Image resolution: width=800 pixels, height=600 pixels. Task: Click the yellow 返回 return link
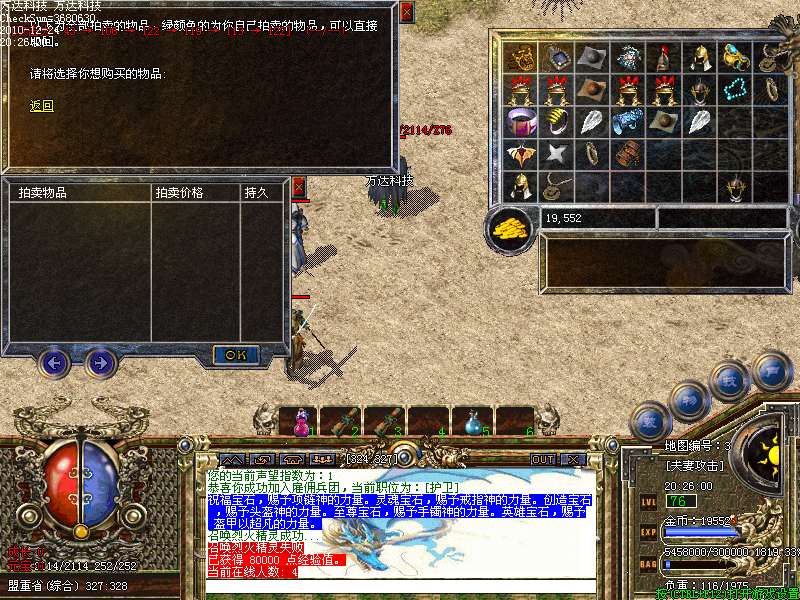coord(41,106)
